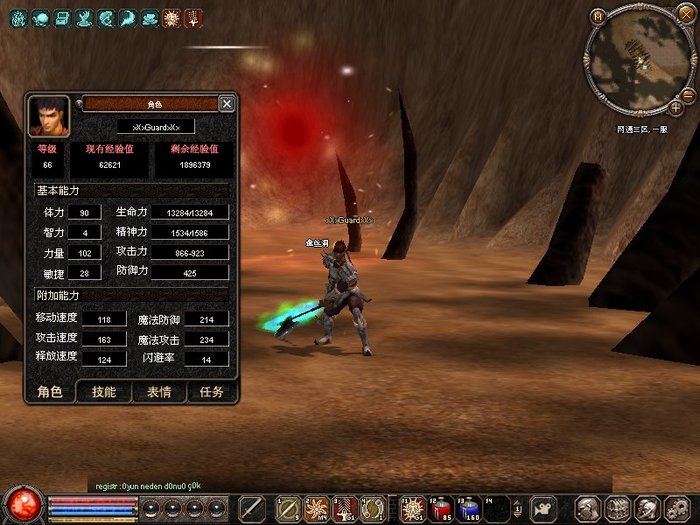This screenshot has height=525, width=700.
Task: Close the character stats window
Action: pyautogui.click(x=227, y=104)
